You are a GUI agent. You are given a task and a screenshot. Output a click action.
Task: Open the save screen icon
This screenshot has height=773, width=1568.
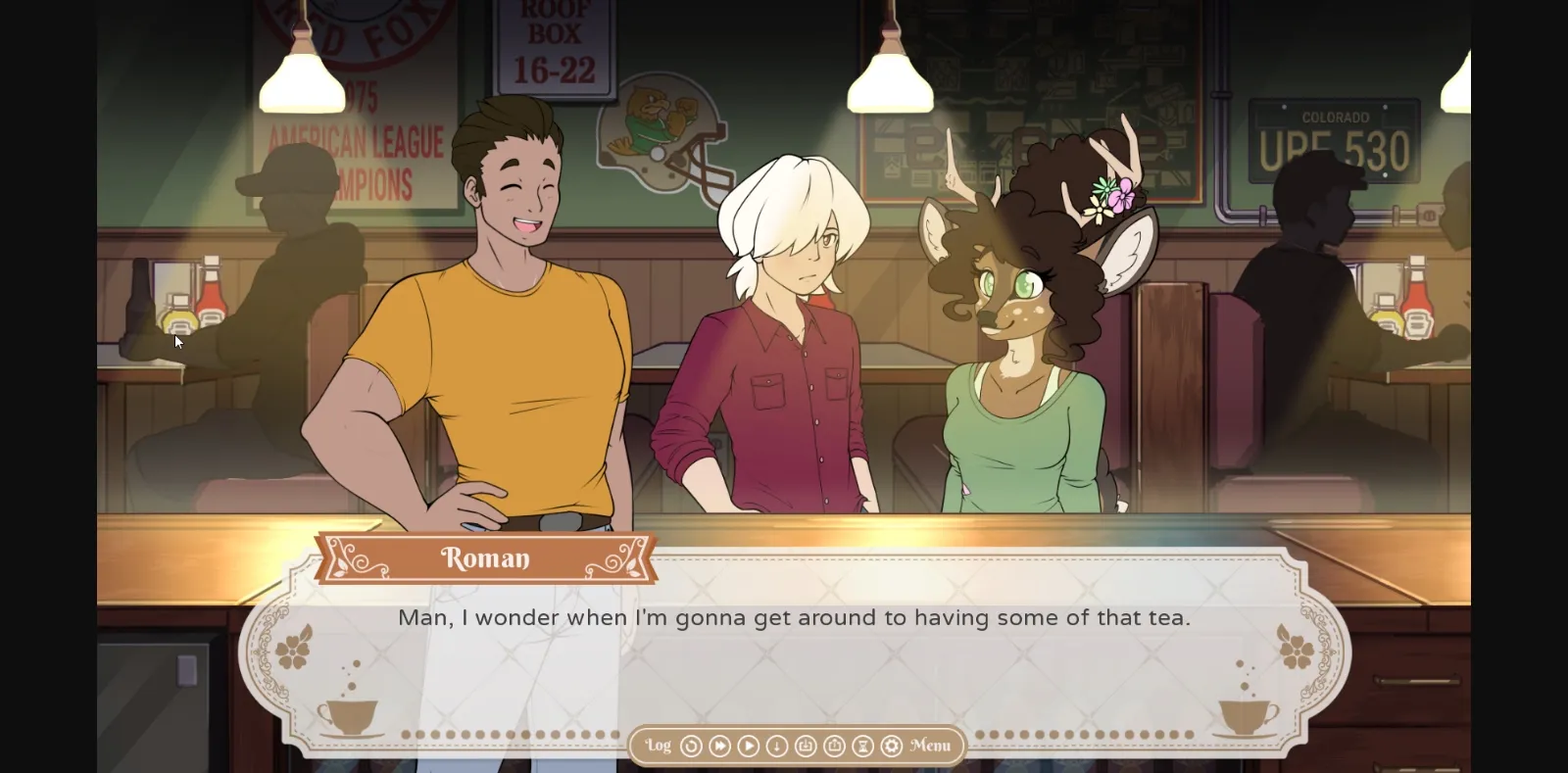806,746
